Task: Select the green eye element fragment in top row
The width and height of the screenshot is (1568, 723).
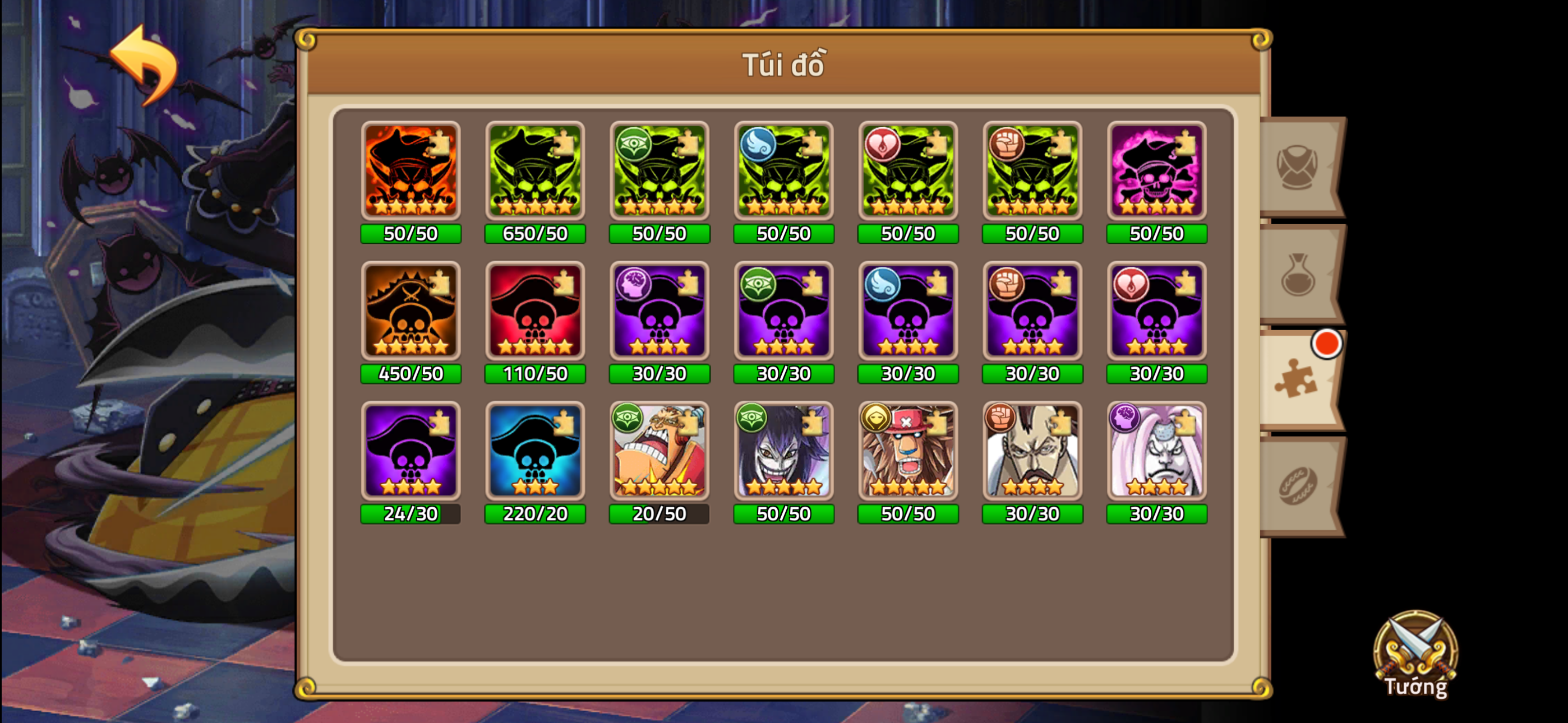Action: click(659, 172)
